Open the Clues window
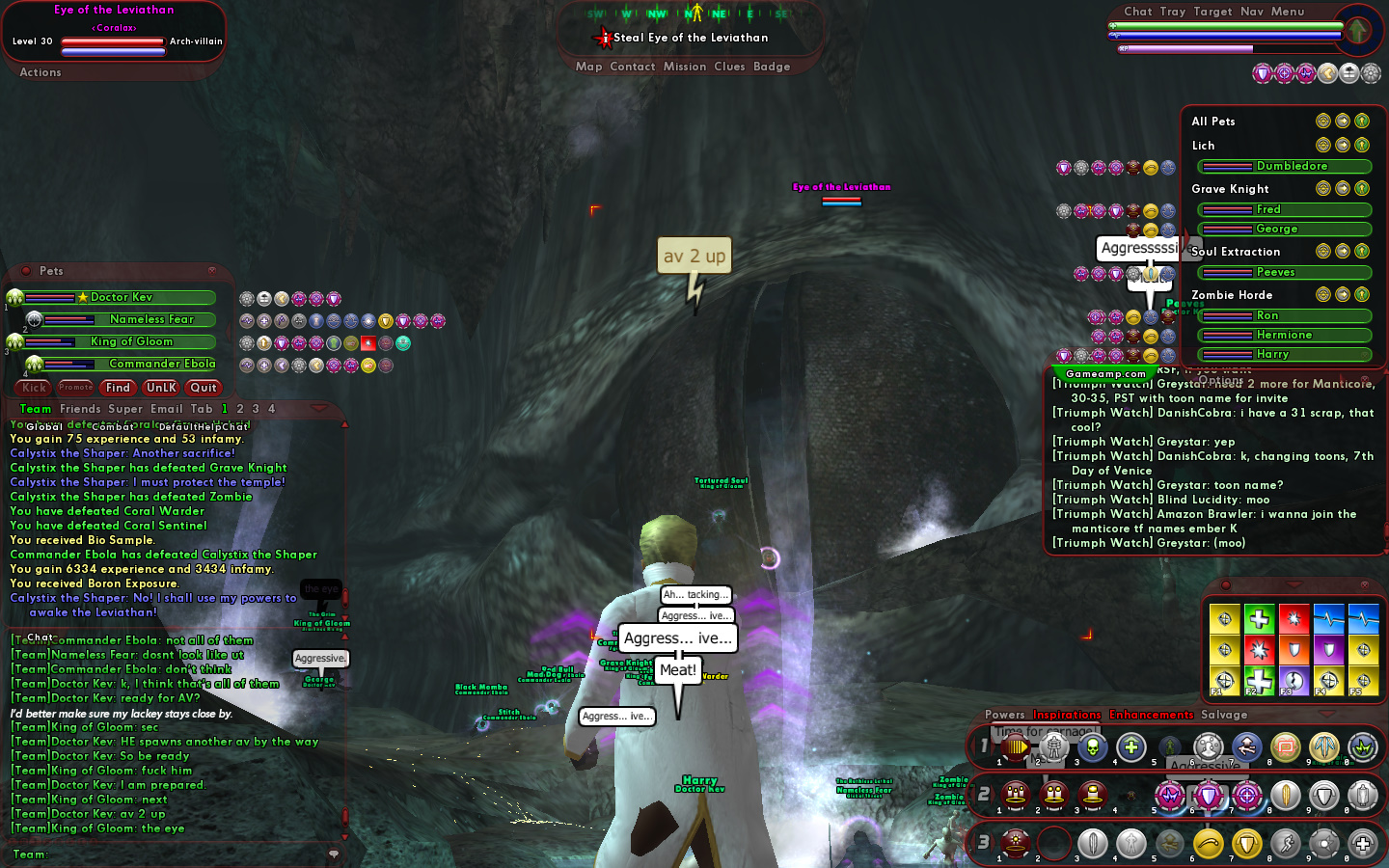This screenshot has width=1389, height=868. (729, 67)
